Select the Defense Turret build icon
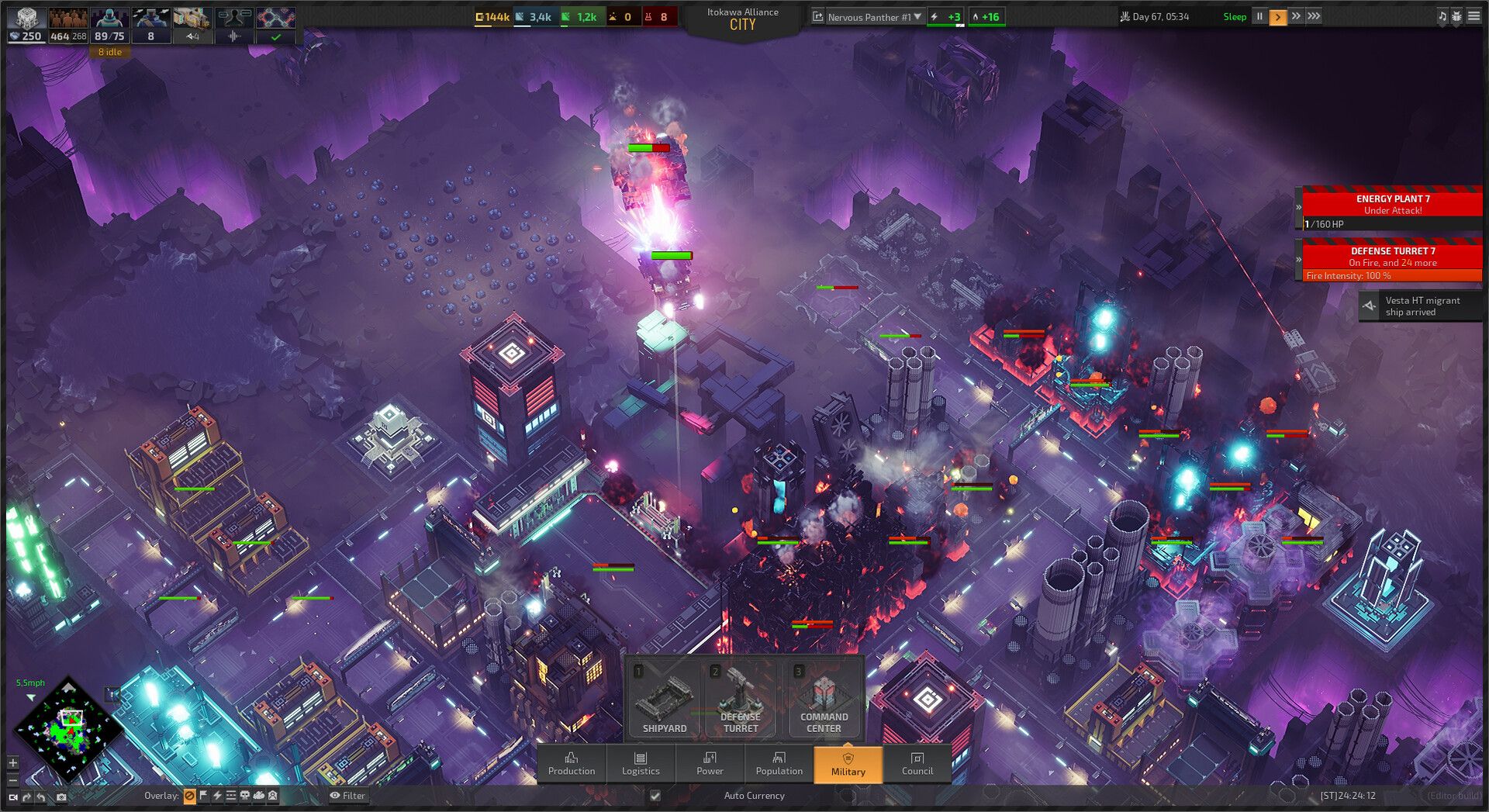The image size is (1489, 812). point(741,698)
